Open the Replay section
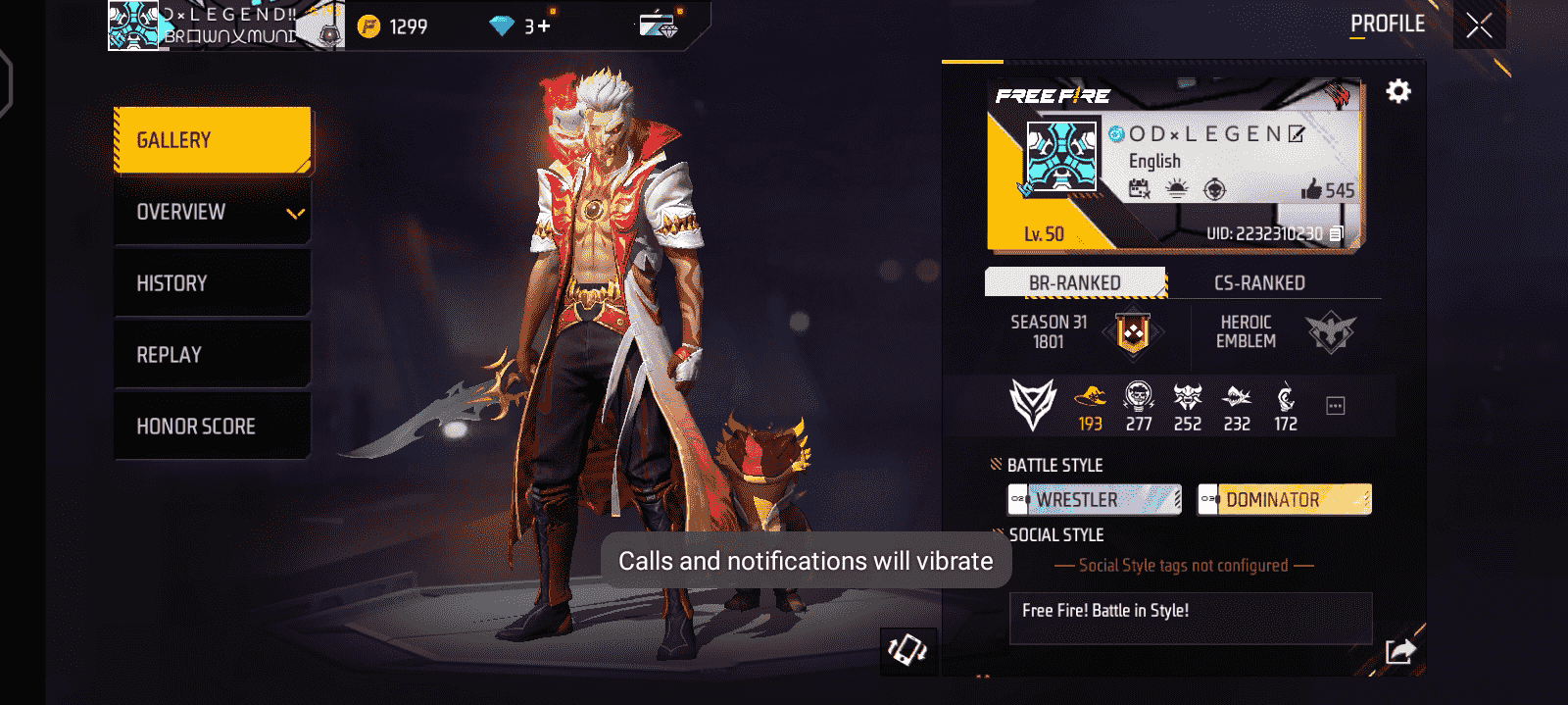The image size is (1568, 705). [213, 355]
